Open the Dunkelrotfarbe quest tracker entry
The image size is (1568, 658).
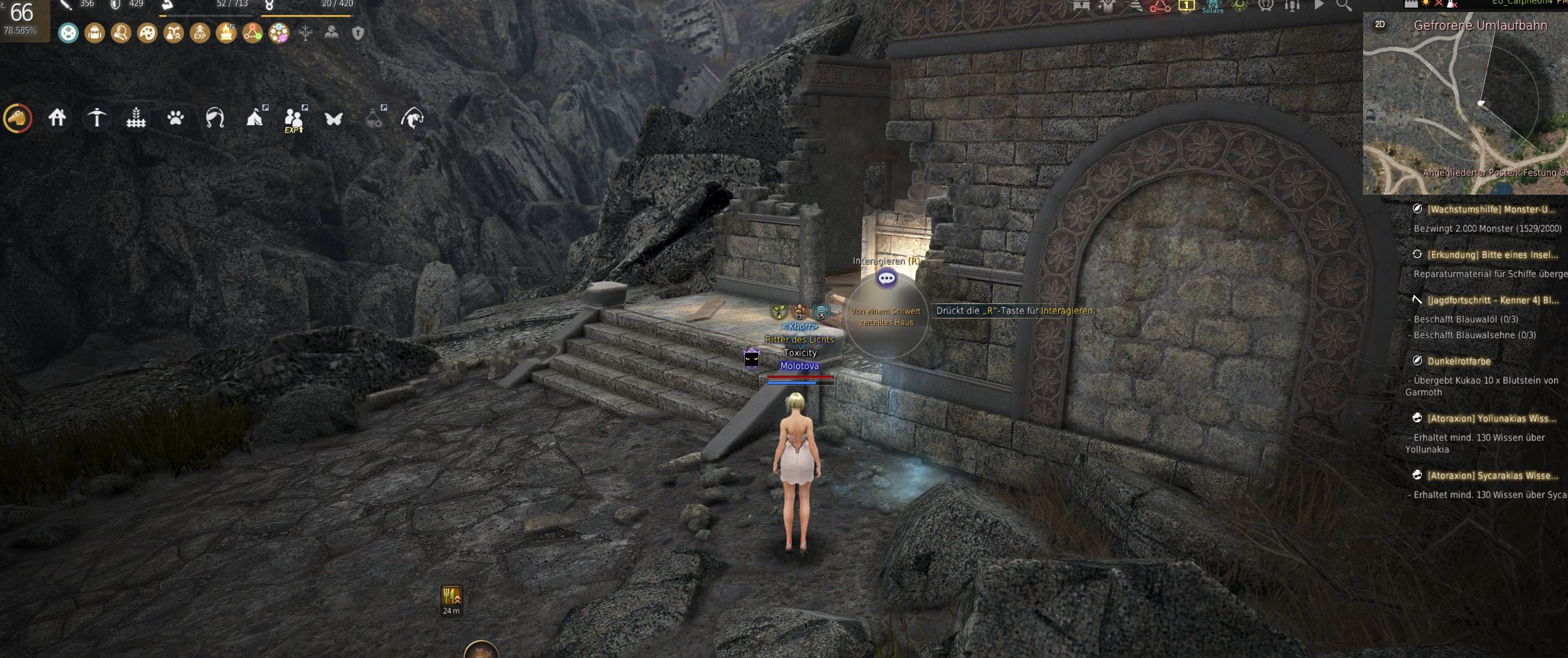(1459, 361)
